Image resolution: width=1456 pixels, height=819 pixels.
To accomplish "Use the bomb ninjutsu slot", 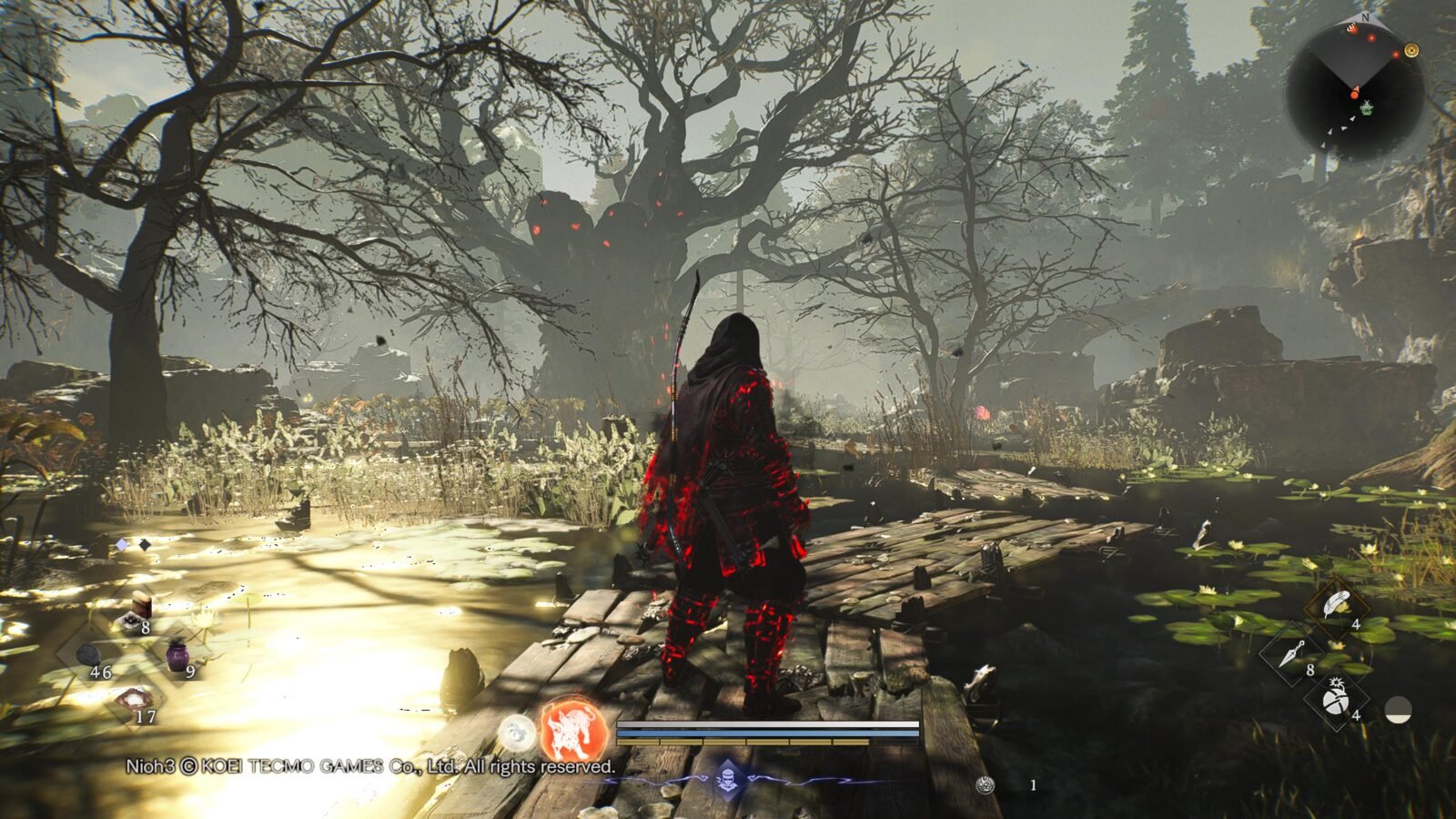I will click(x=1335, y=699).
